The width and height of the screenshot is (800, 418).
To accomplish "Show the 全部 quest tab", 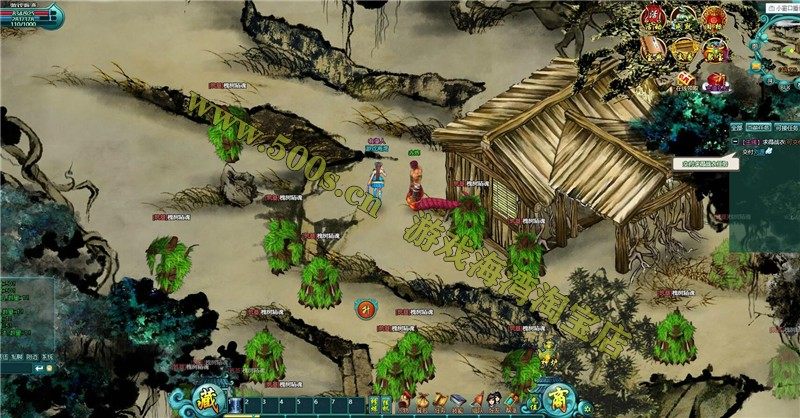I will [x=736, y=128].
